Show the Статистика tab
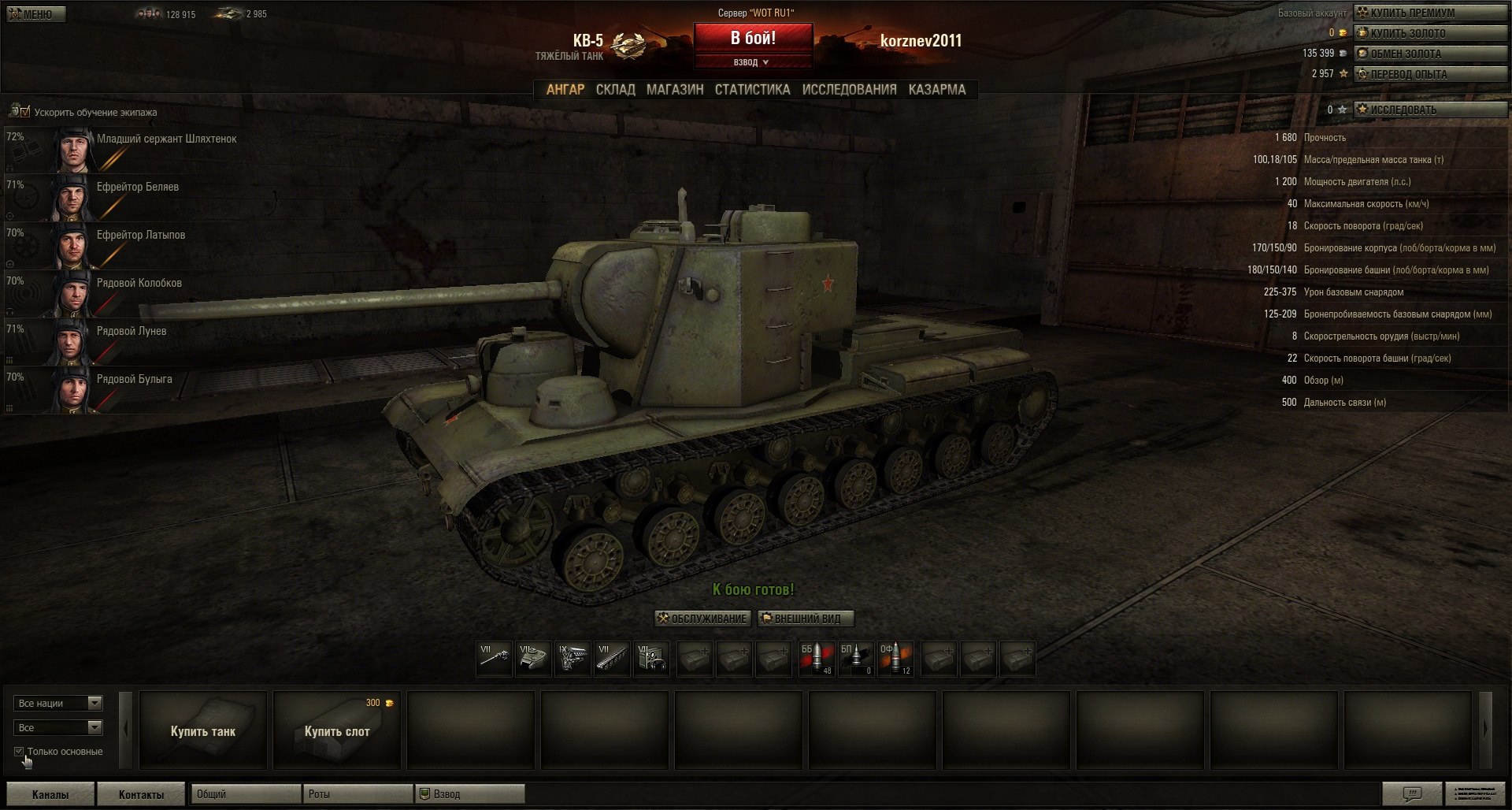The image size is (1512, 810). click(752, 90)
